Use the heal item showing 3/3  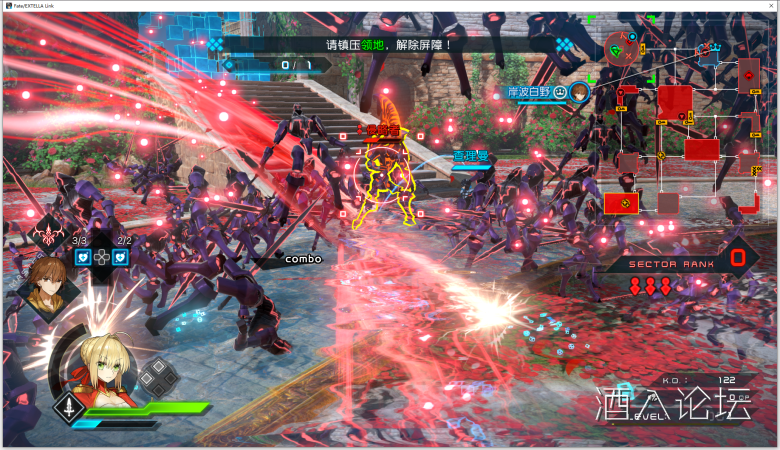[81, 257]
